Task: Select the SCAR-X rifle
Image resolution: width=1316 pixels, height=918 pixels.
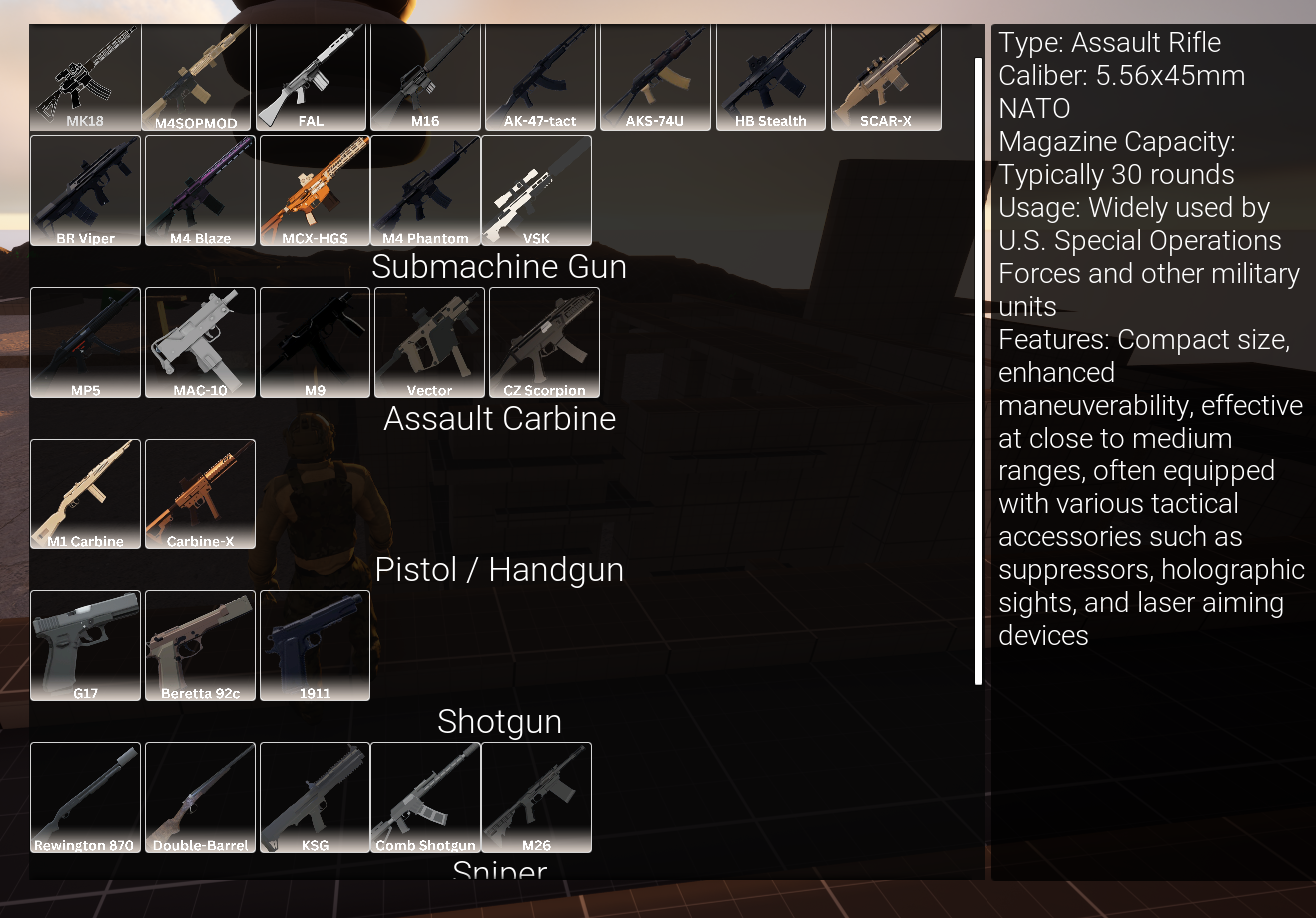Action: 886,75
